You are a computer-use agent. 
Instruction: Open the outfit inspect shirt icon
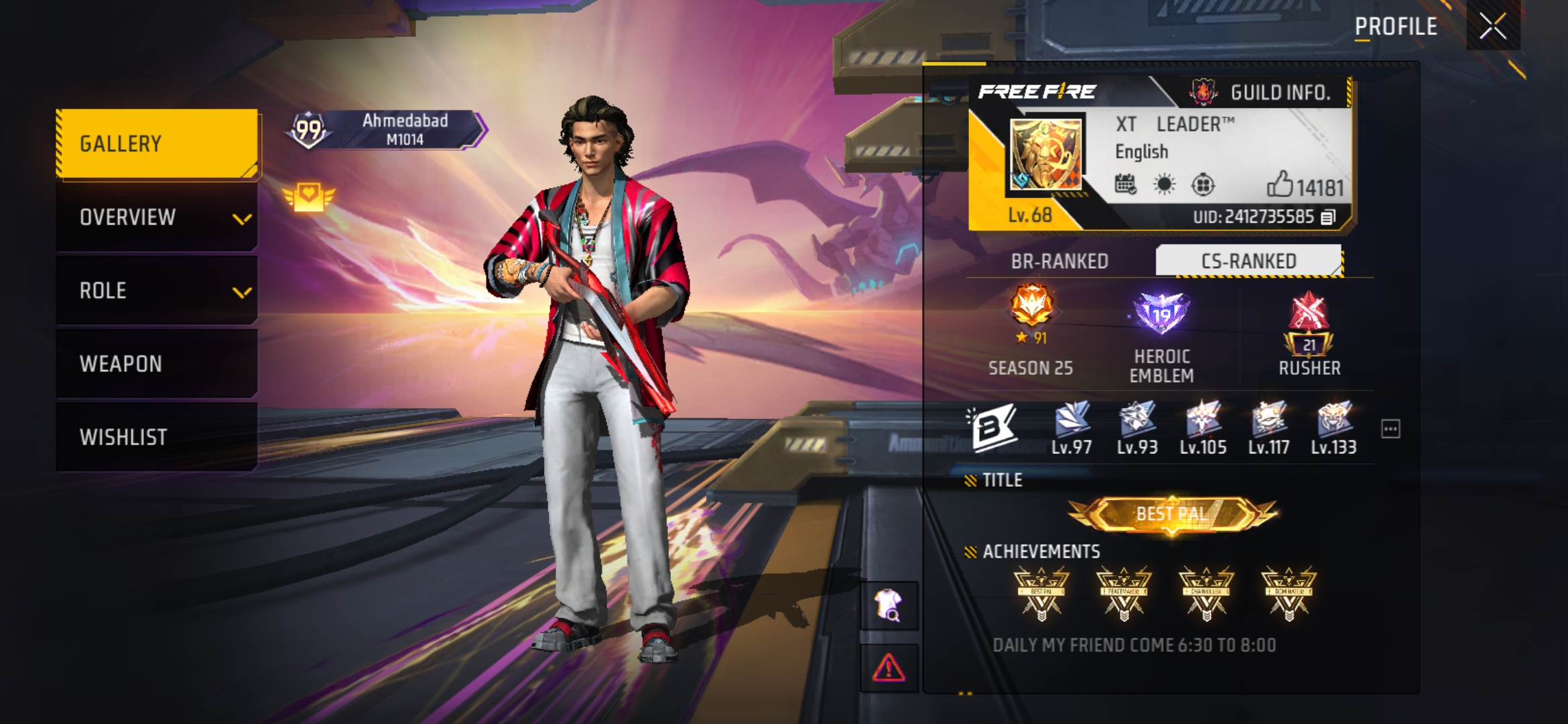[x=889, y=605]
